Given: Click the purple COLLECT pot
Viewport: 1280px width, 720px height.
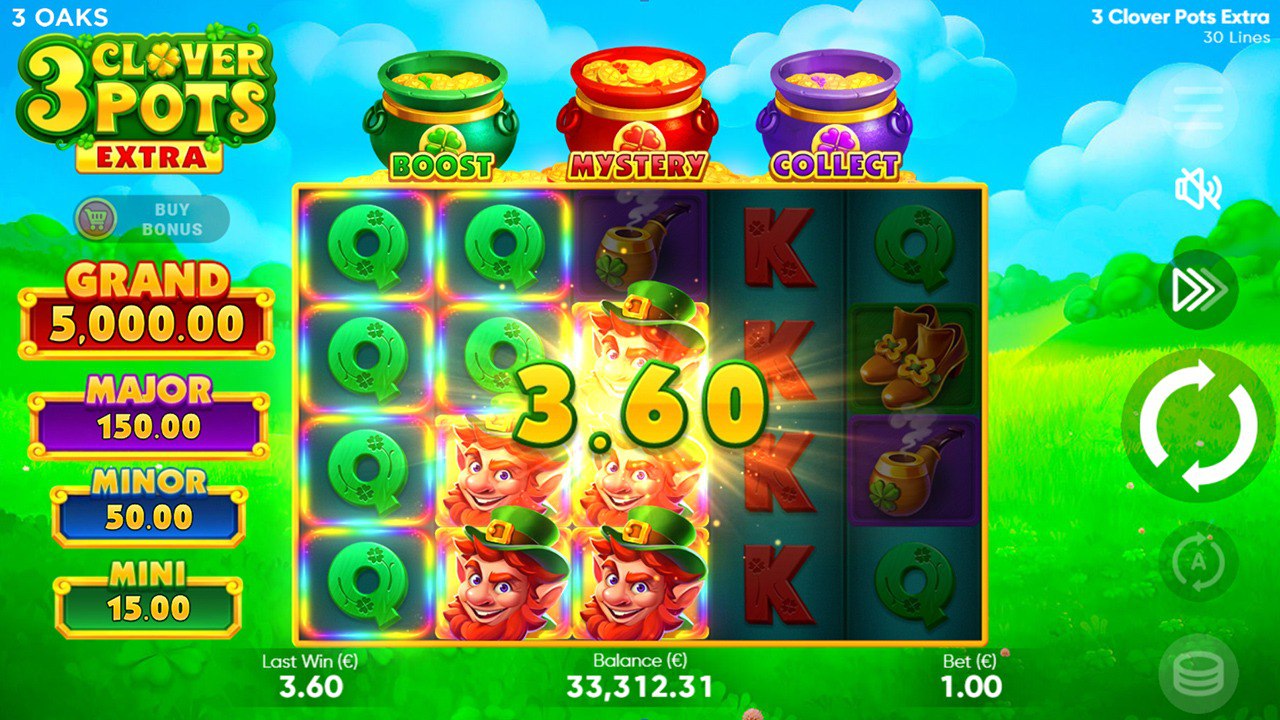Looking at the screenshot, I should point(832,110).
